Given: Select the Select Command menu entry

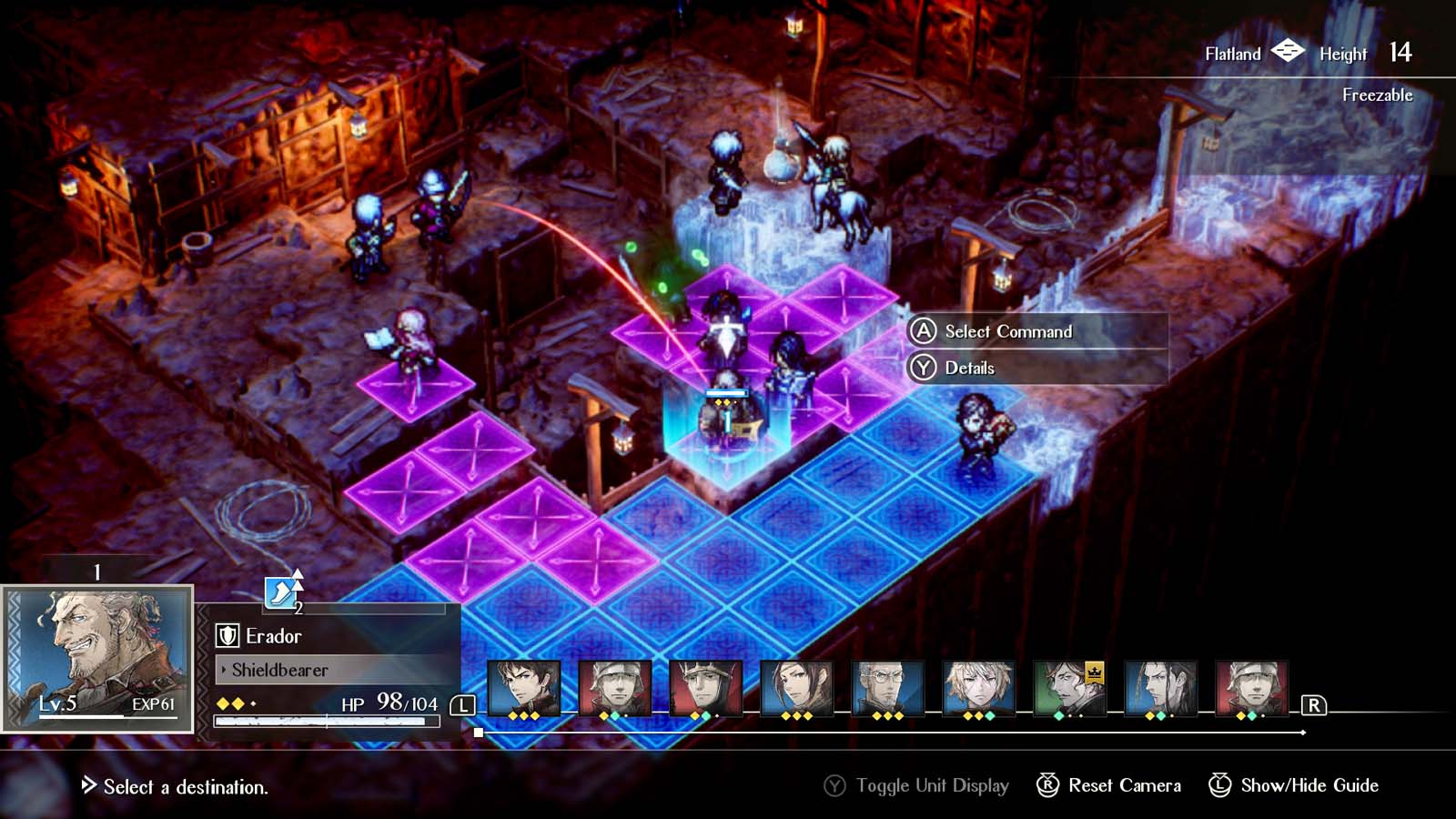Looking at the screenshot, I should click(1010, 332).
